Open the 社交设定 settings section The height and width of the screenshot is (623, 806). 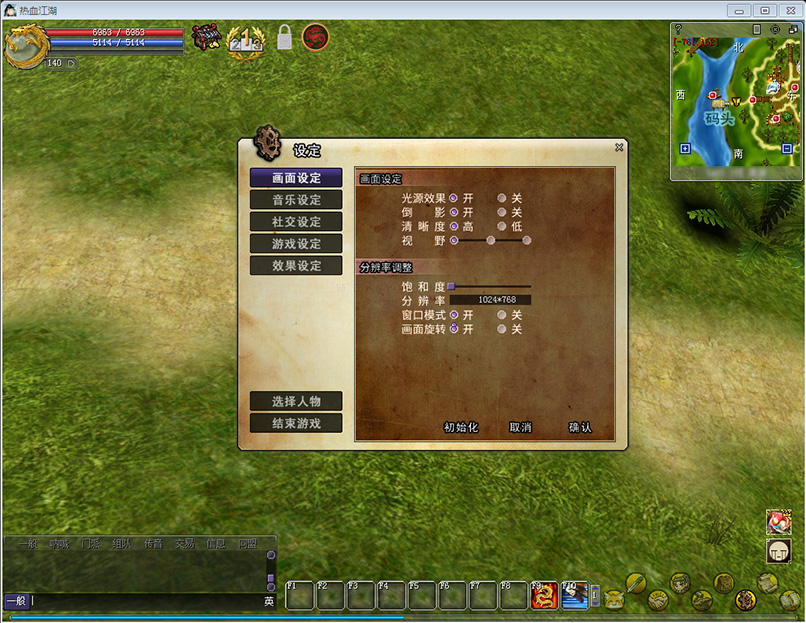tap(296, 222)
